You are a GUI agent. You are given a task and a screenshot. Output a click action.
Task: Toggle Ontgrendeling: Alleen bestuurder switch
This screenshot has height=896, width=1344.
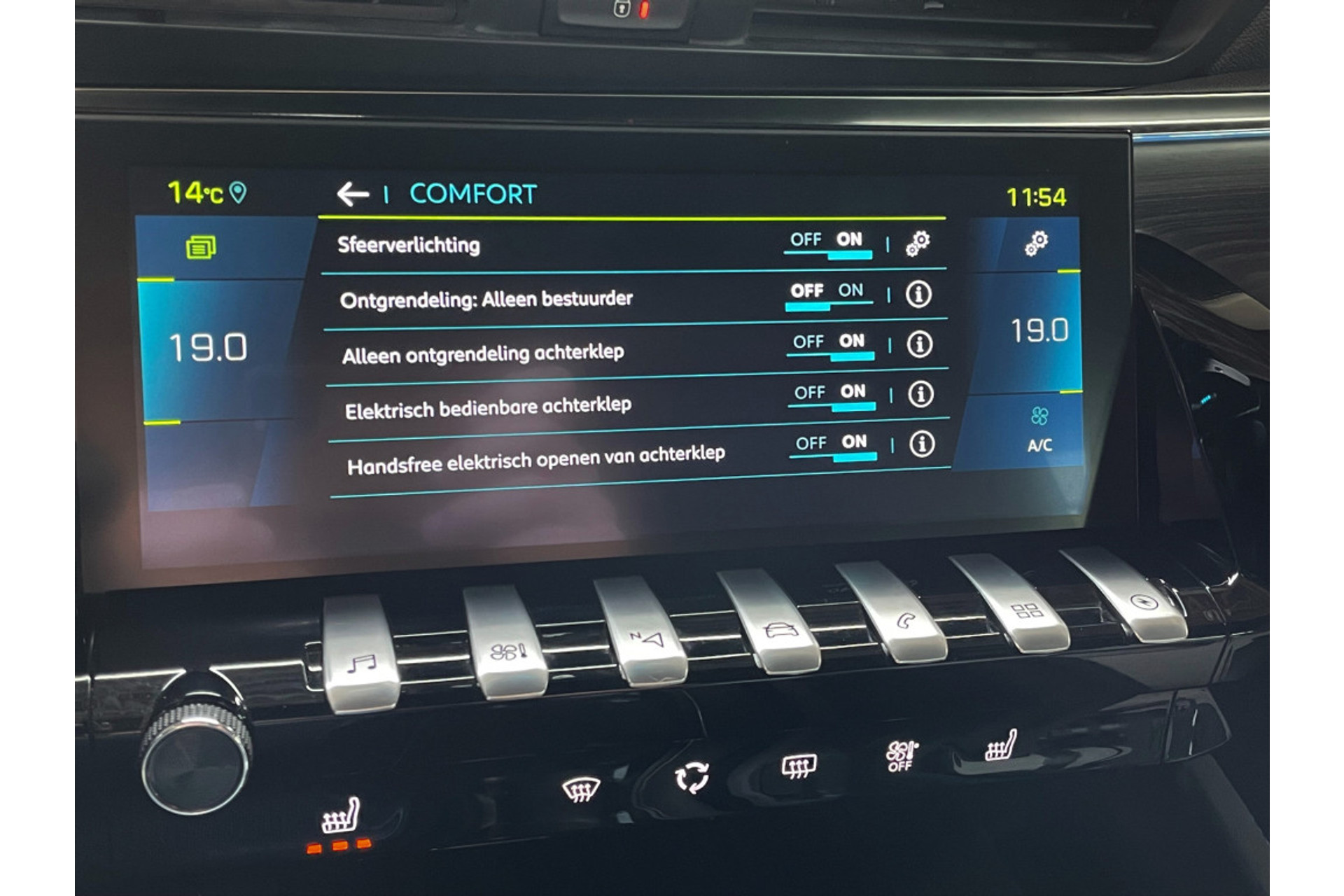(x=829, y=293)
